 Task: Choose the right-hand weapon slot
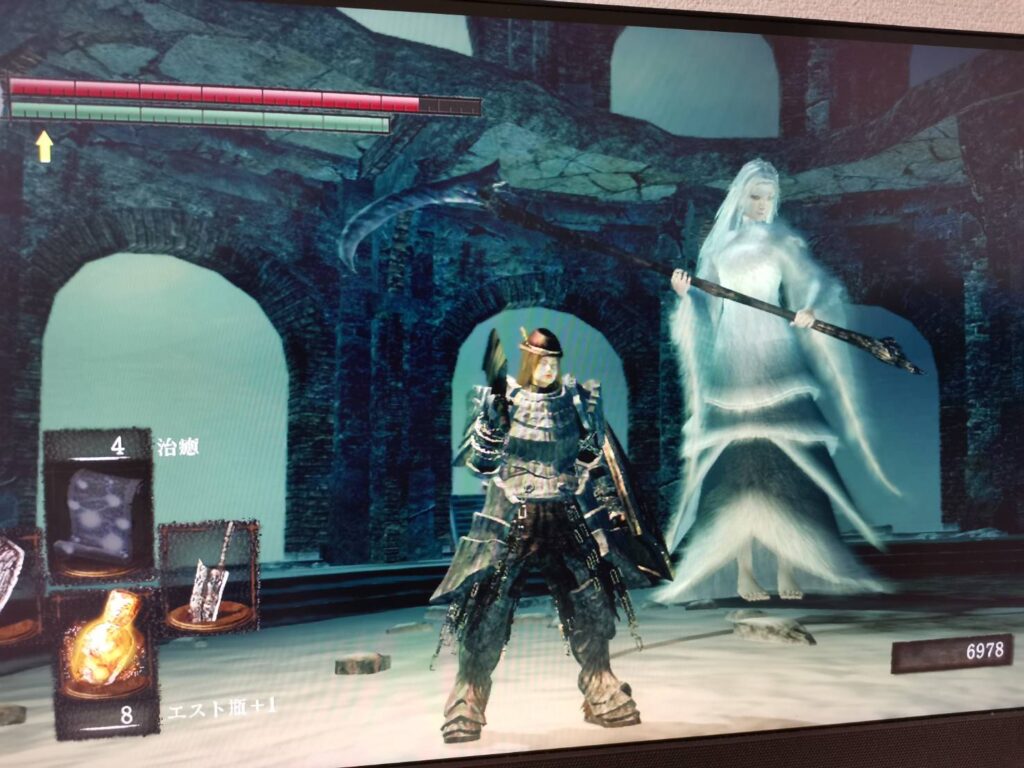tap(209, 578)
